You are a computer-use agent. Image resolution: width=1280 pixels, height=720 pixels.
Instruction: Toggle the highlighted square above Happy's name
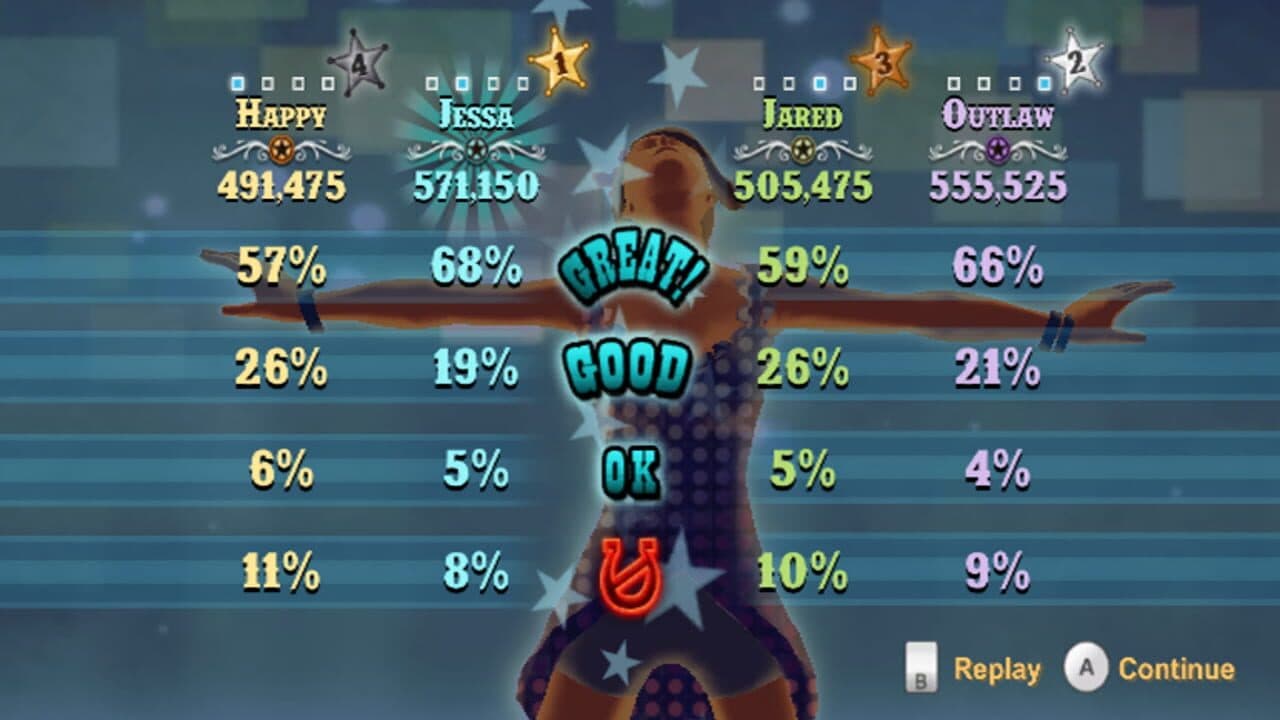click(236, 81)
